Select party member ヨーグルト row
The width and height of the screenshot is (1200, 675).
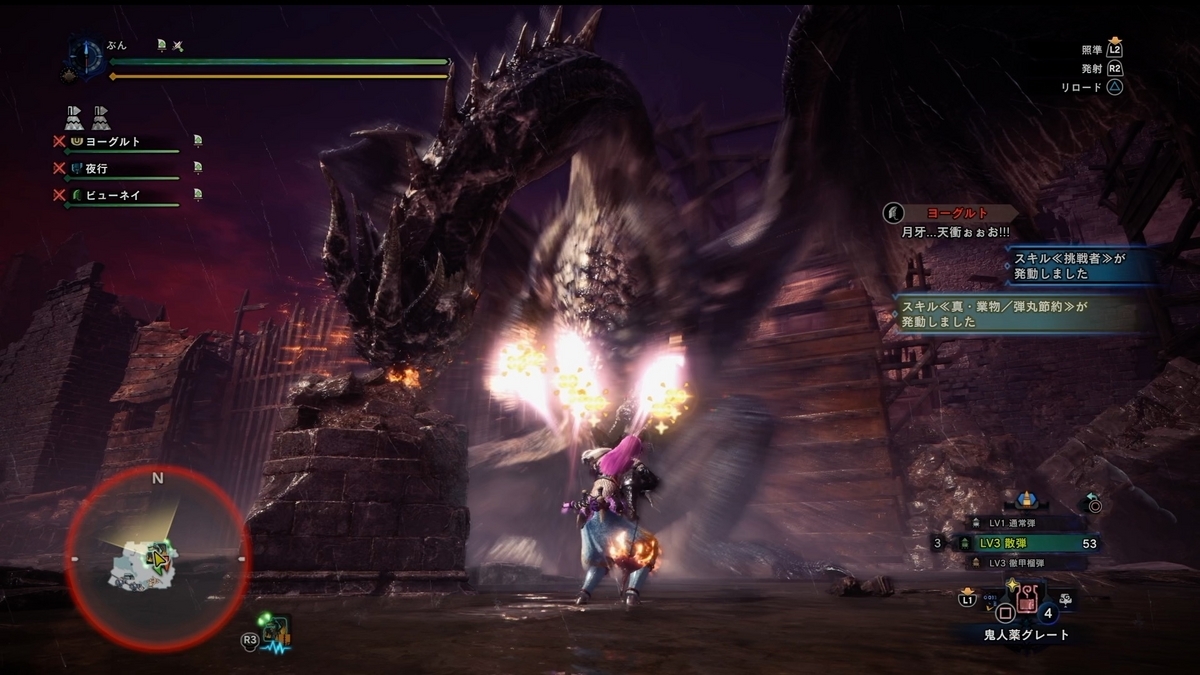point(118,142)
